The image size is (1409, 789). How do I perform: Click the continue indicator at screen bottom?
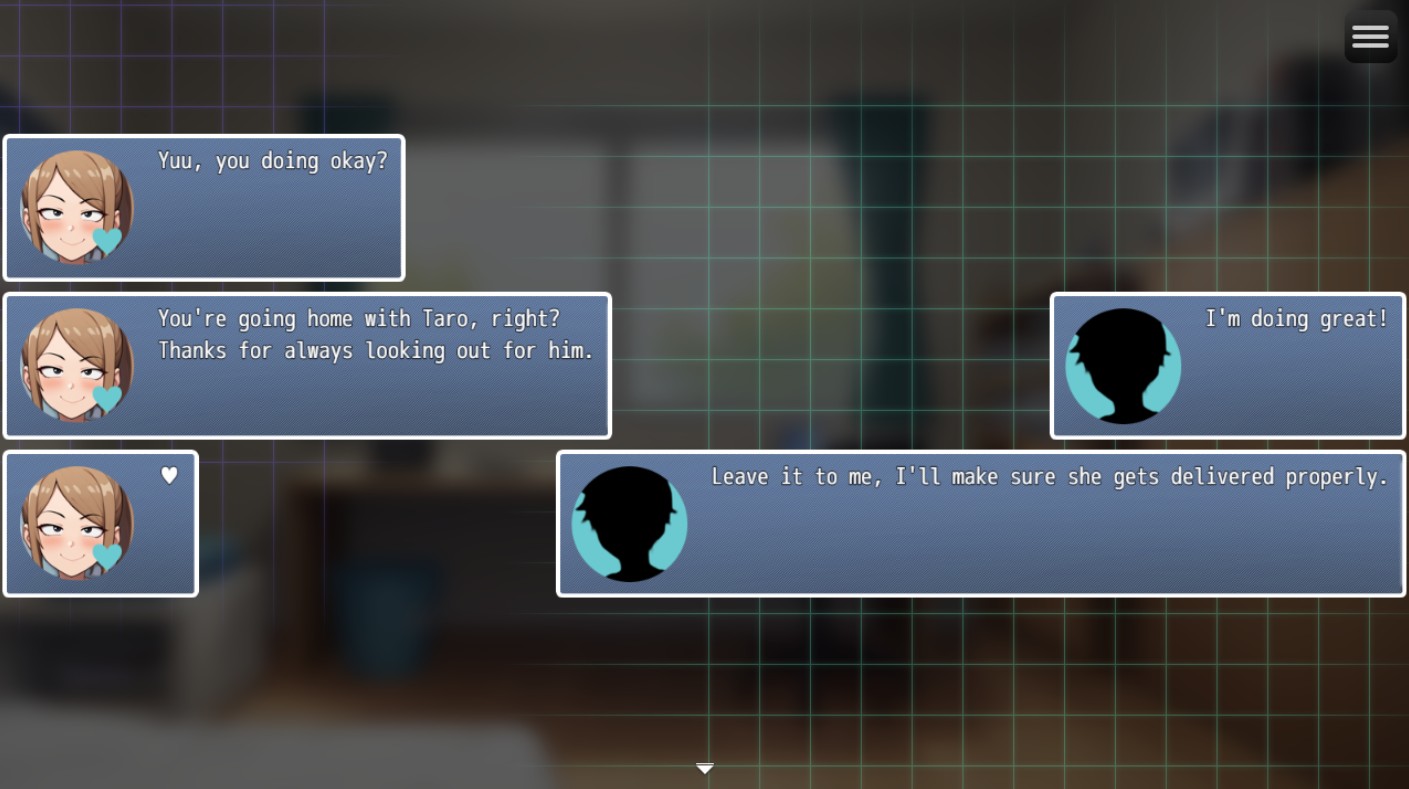pos(705,768)
